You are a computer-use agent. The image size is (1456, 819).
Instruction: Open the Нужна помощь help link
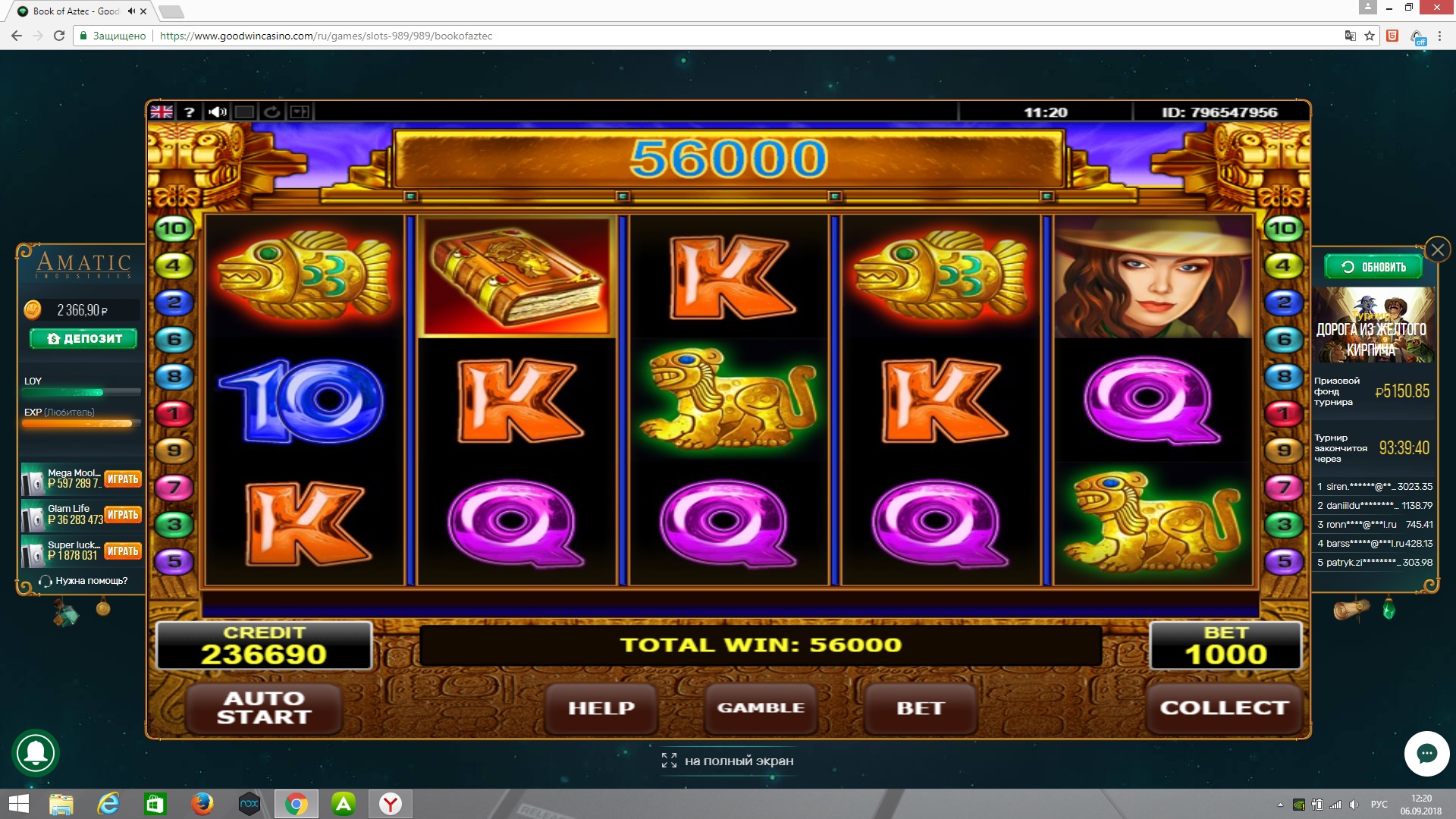pos(83,581)
